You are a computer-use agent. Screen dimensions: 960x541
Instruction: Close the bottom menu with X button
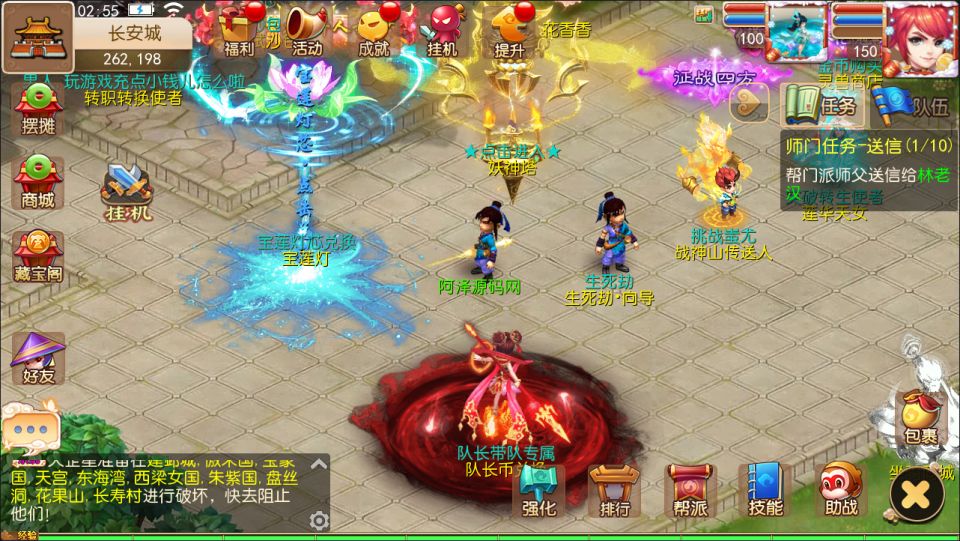click(x=916, y=494)
